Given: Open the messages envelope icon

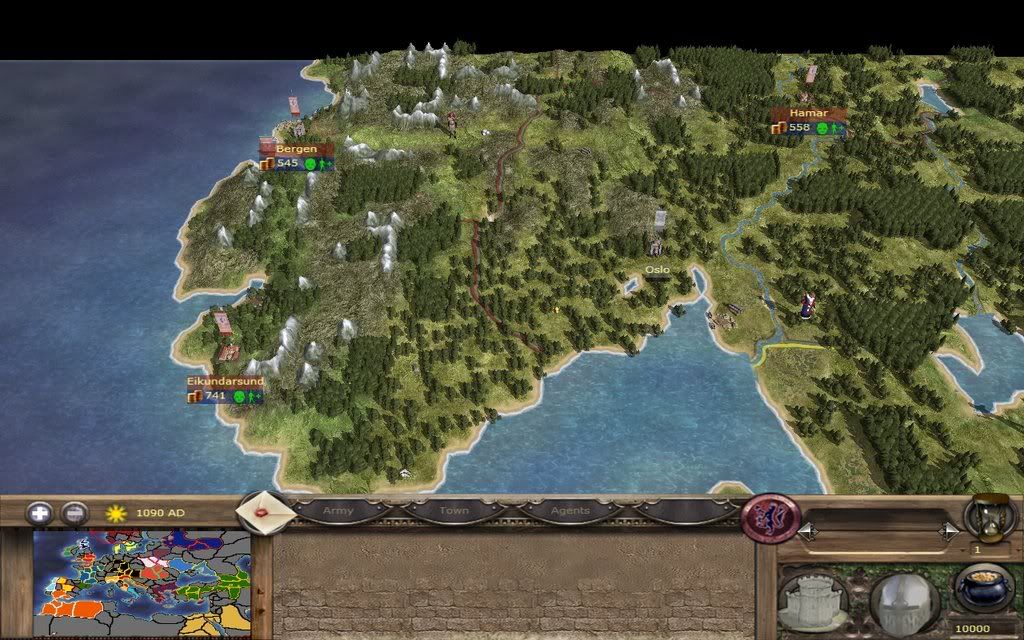Looking at the screenshot, I should [263, 511].
